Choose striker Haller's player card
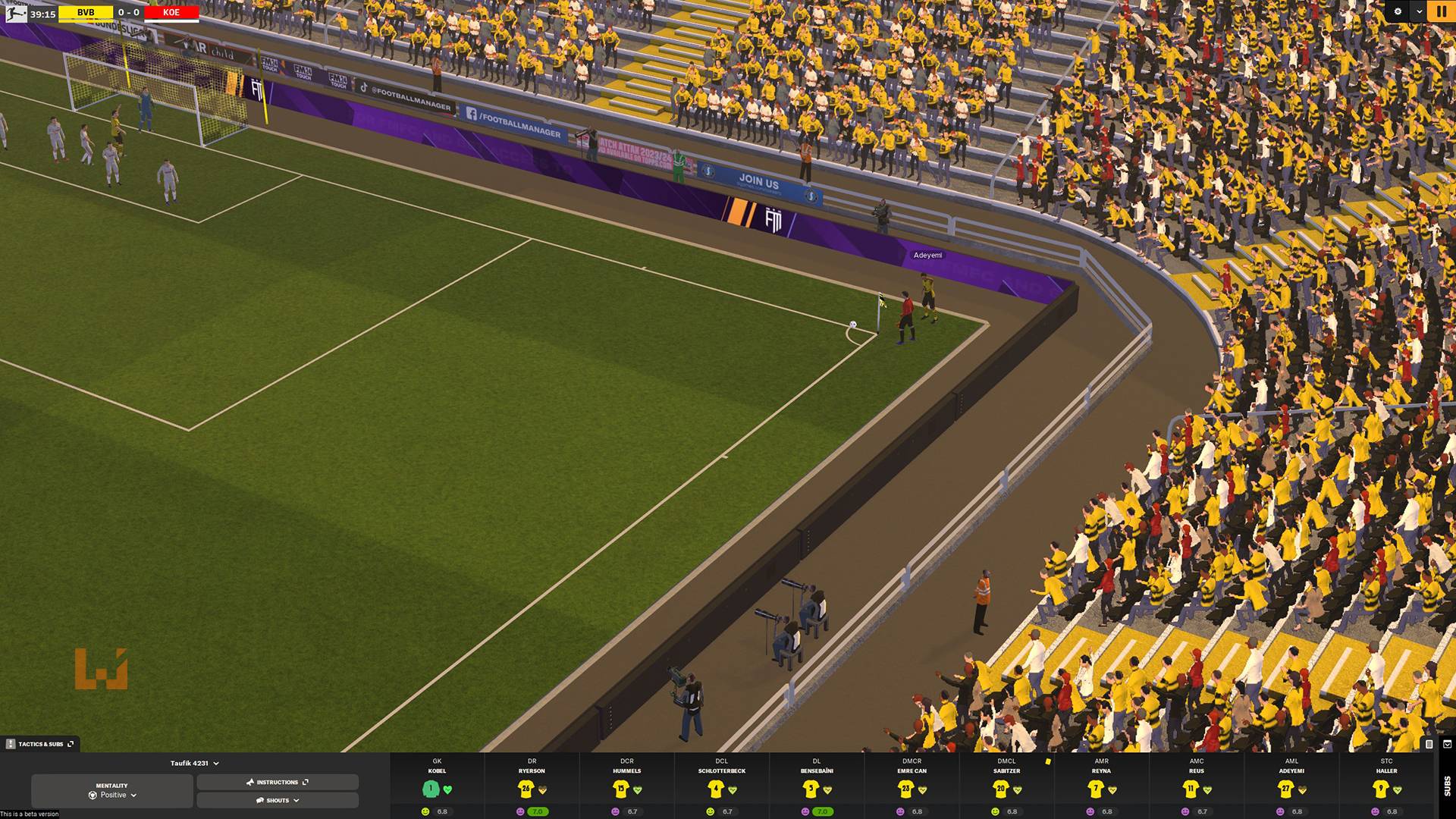The image size is (1456, 819). [x=1386, y=786]
